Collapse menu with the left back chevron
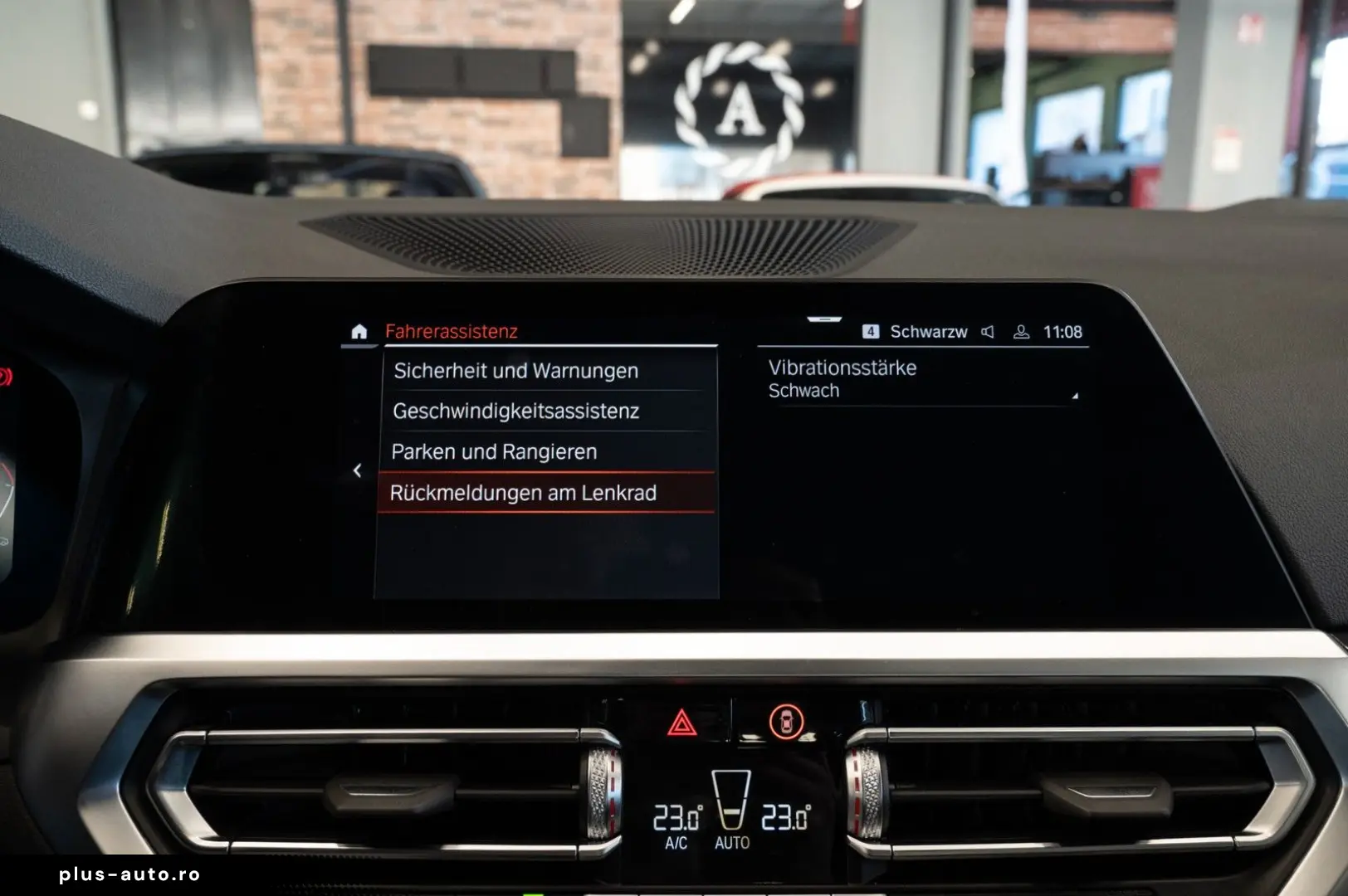 [358, 470]
